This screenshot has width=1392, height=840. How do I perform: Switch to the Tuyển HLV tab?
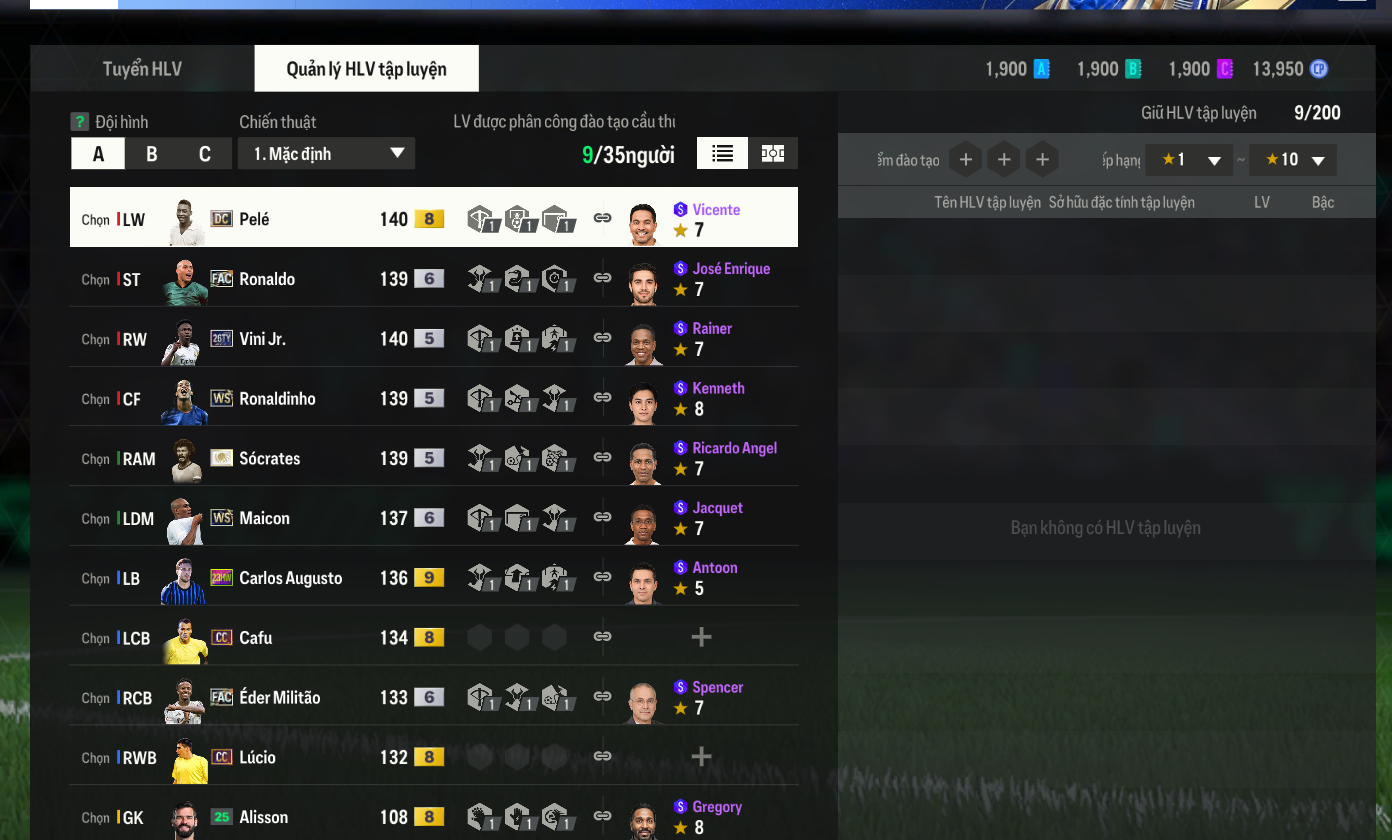point(142,69)
